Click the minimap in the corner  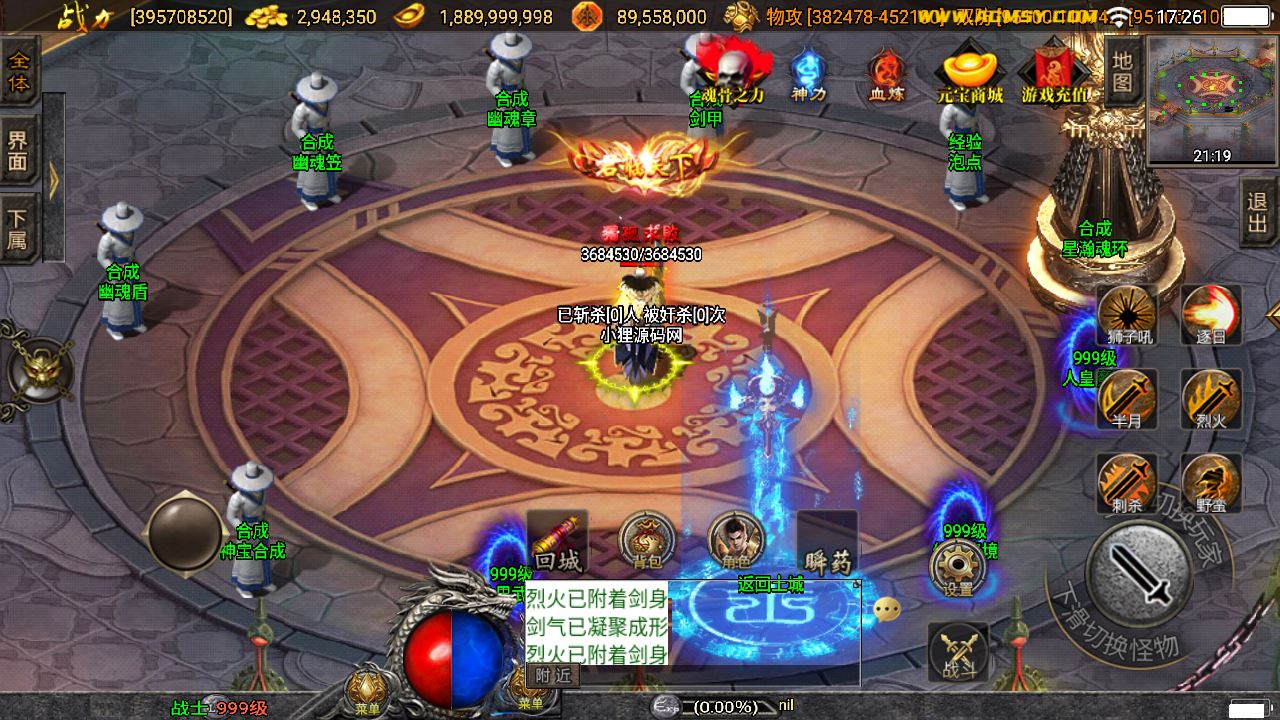tap(1212, 100)
